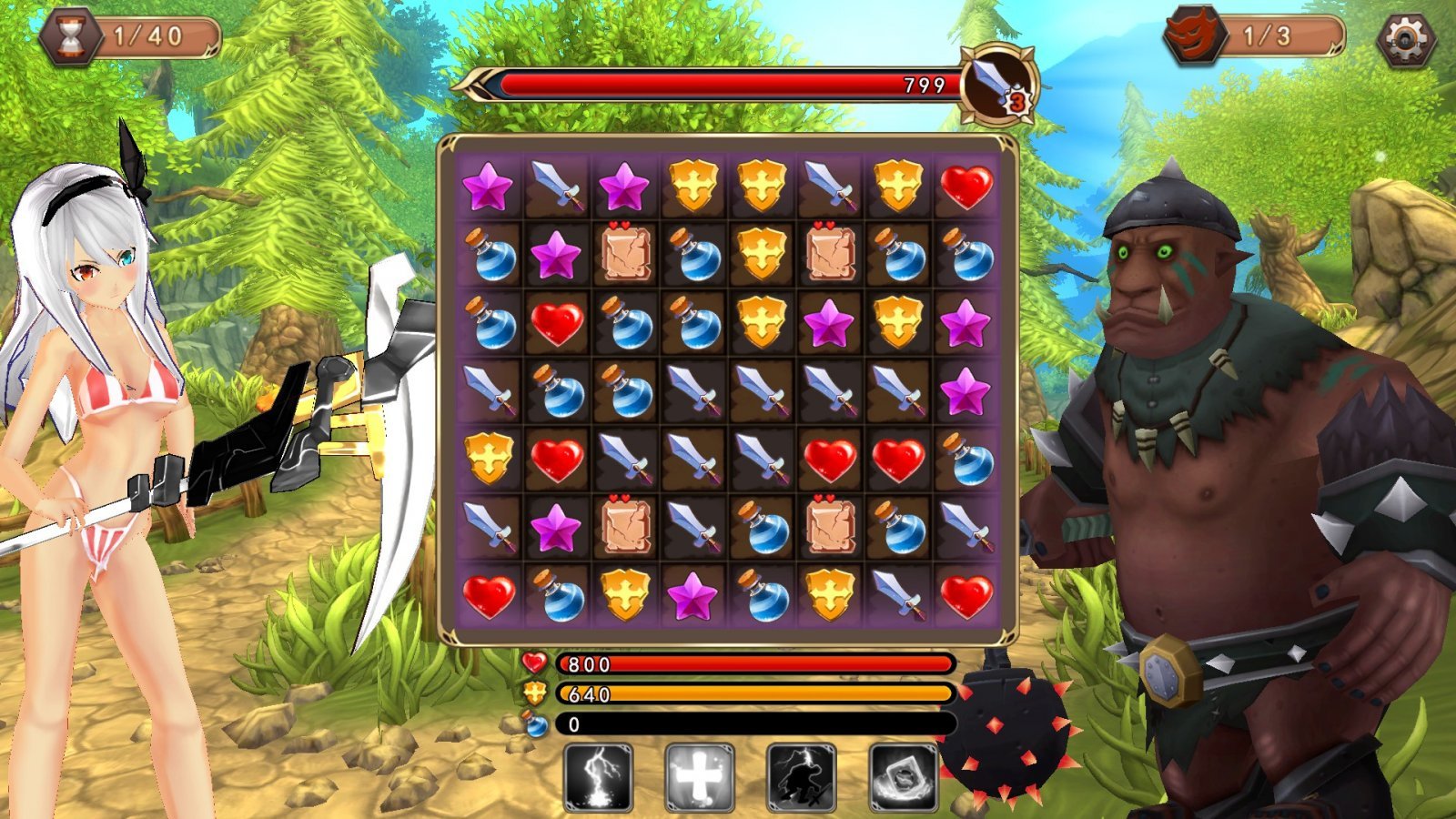The width and height of the screenshot is (1456, 819).
Task: Trigger the shadow figure lightning skill
Action: point(802,778)
